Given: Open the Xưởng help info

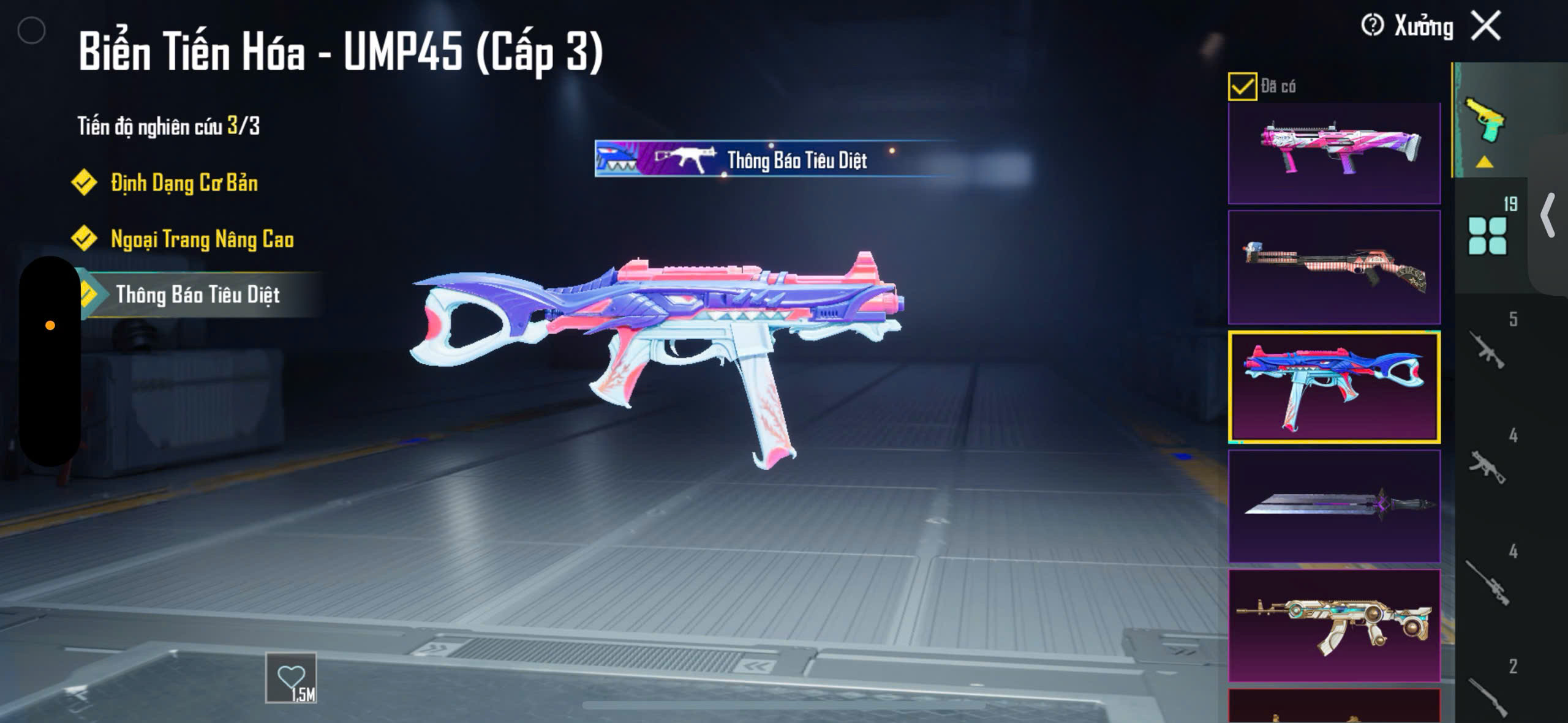Looking at the screenshot, I should pyautogui.click(x=1372, y=26).
